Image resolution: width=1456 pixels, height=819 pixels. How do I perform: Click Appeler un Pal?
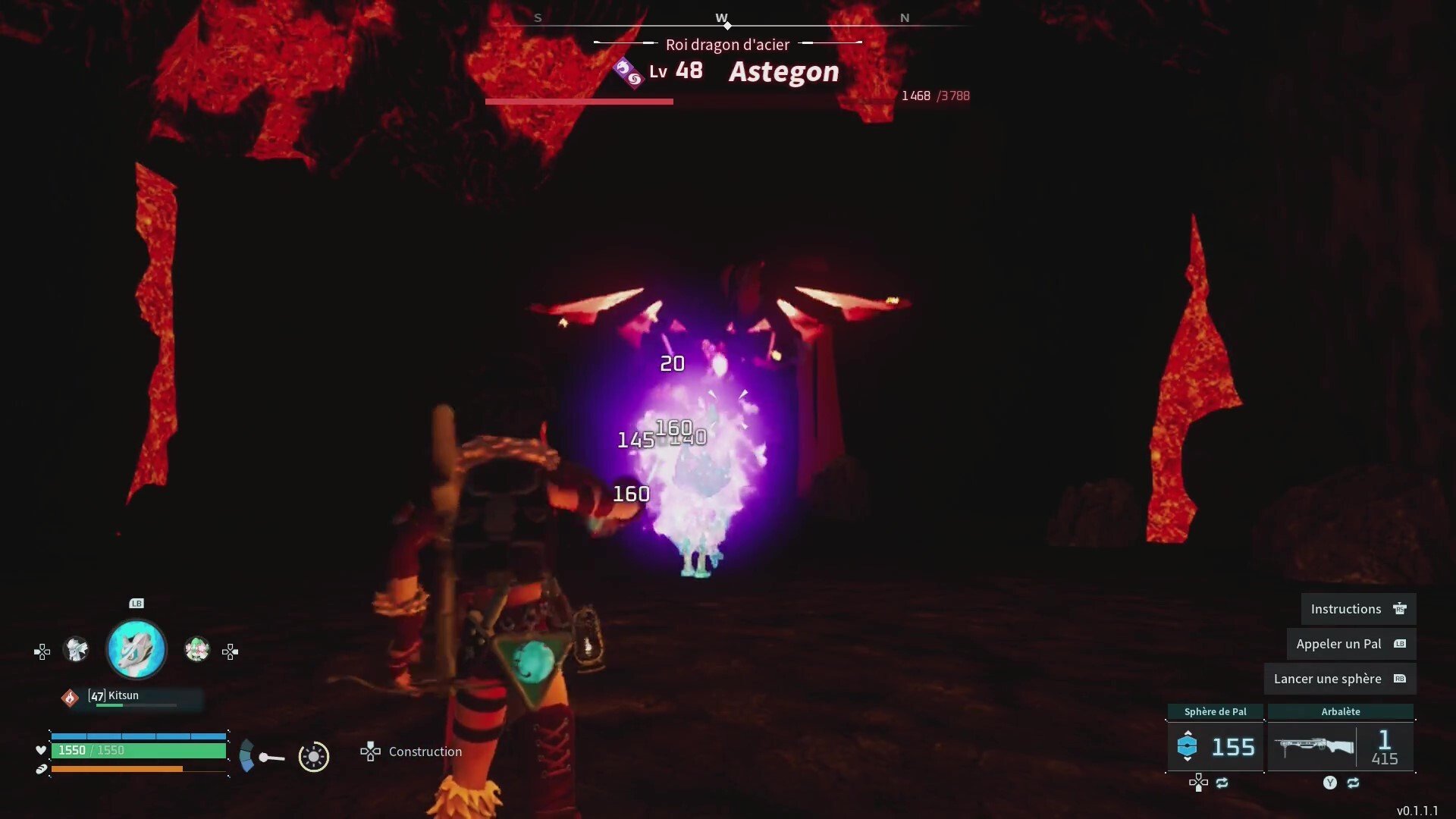(1351, 643)
